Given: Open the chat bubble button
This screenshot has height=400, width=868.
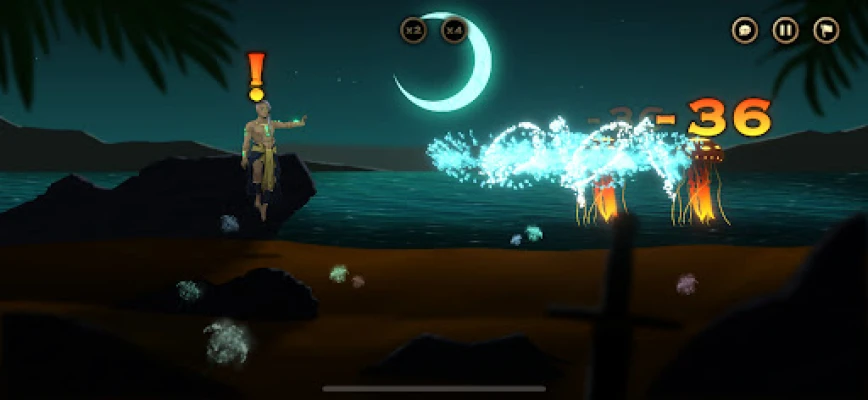Looking at the screenshot, I should coord(745,30).
